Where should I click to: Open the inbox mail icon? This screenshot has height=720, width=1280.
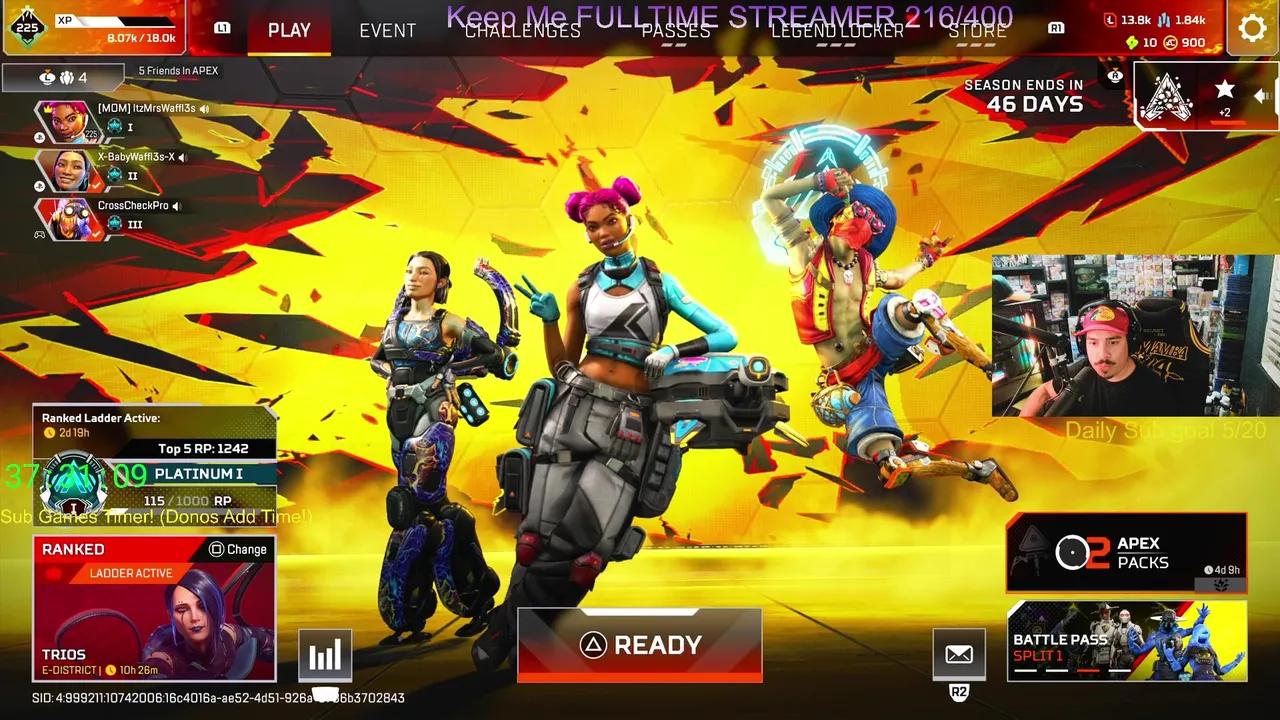(x=959, y=654)
